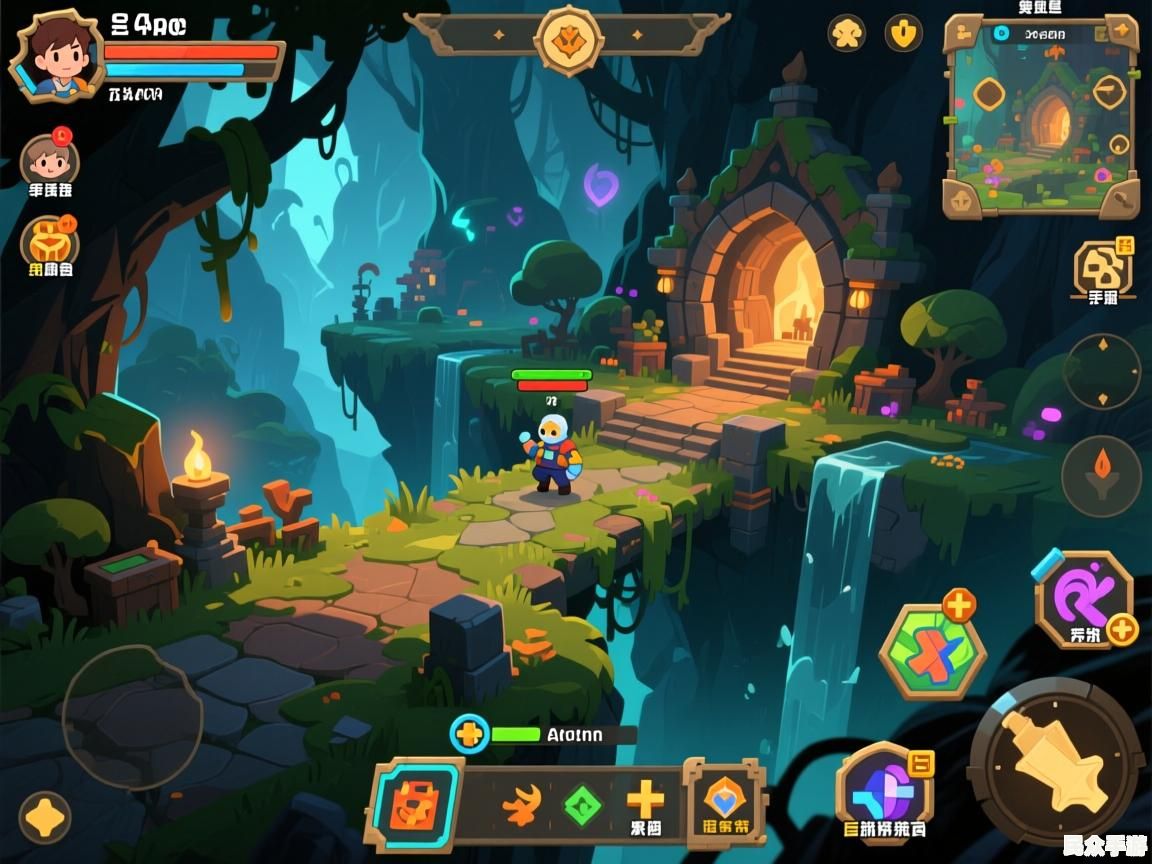
Task: Select the orange flame leaf hotbar item
Action: [x=521, y=804]
